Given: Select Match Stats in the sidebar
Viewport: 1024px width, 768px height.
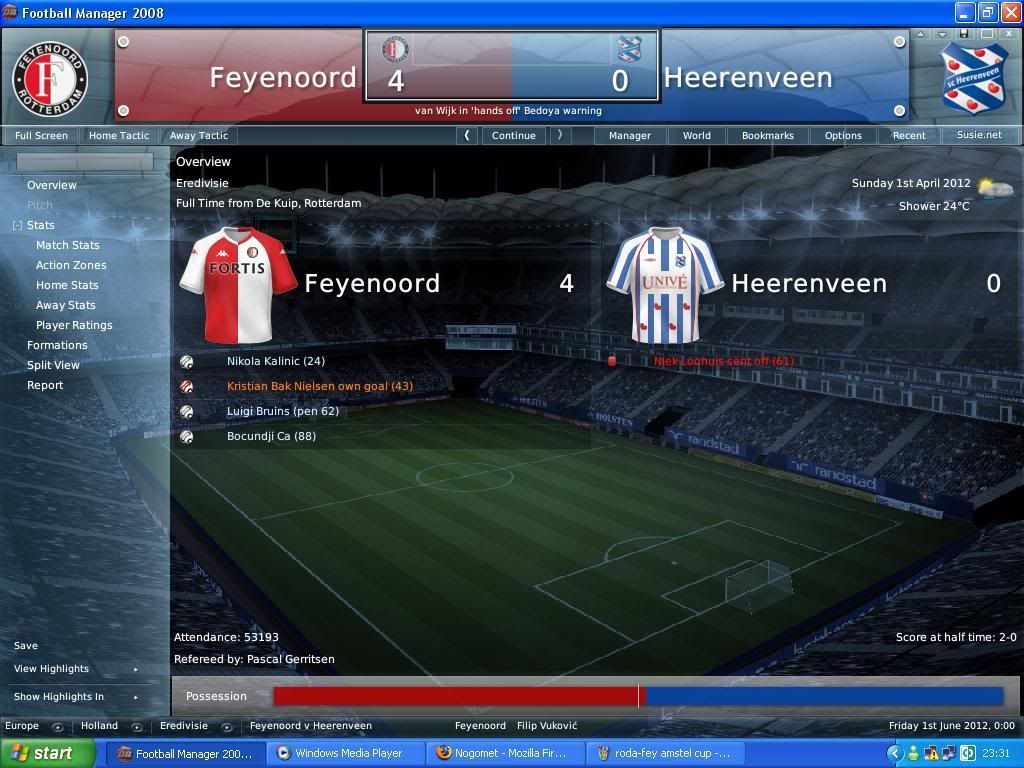Looking at the screenshot, I should [x=67, y=245].
